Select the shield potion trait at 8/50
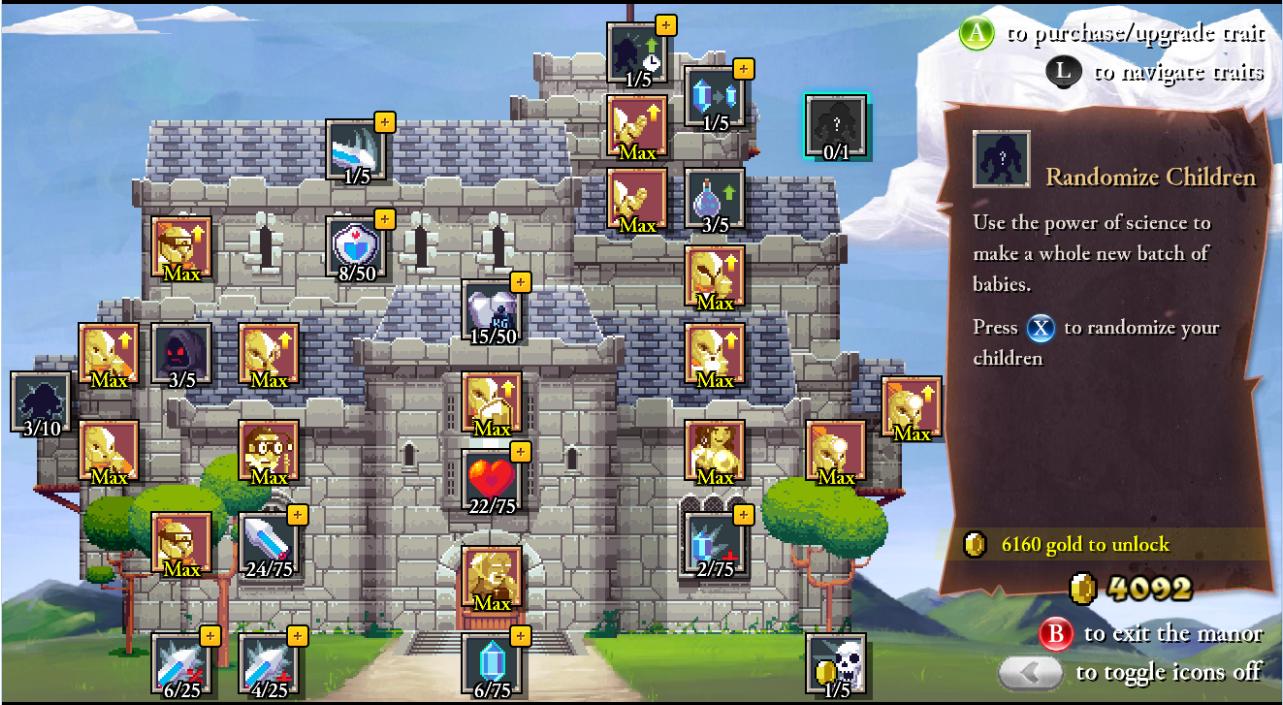The width and height of the screenshot is (1283, 705). [x=356, y=247]
